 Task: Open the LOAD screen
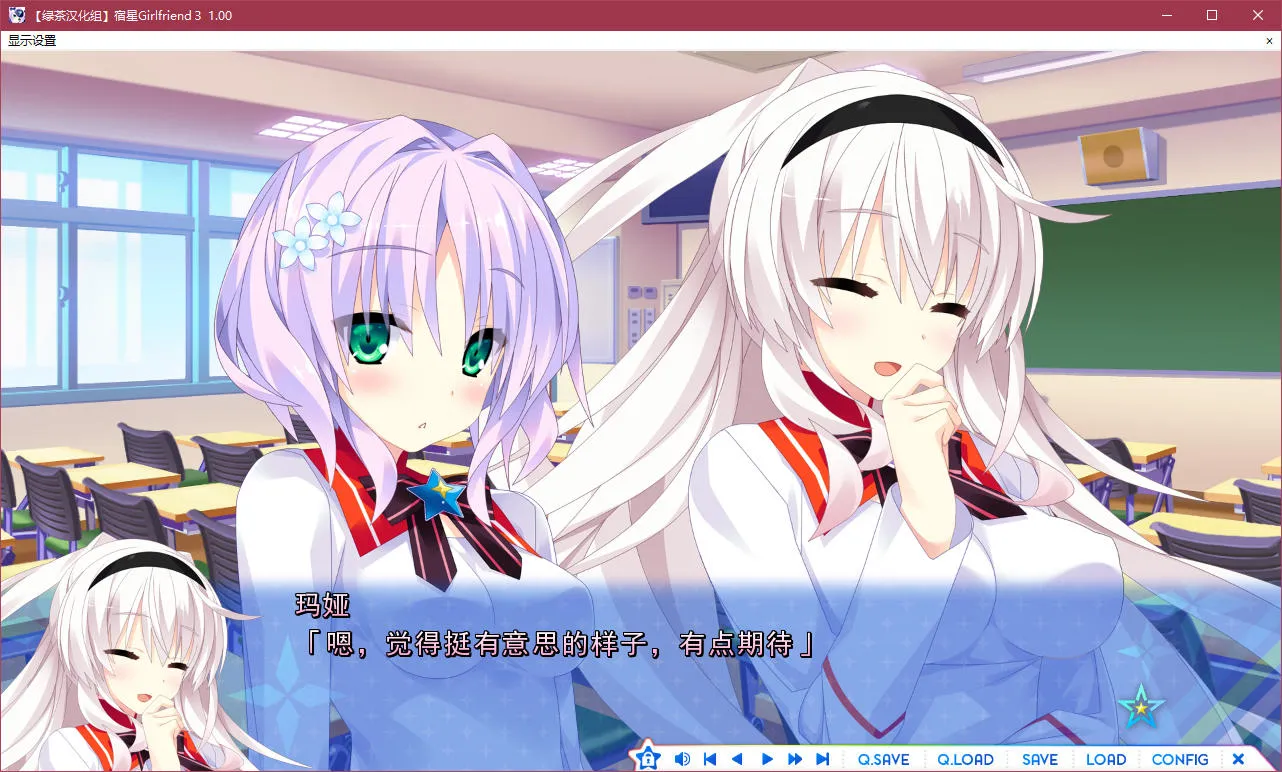pyautogui.click(x=1106, y=759)
